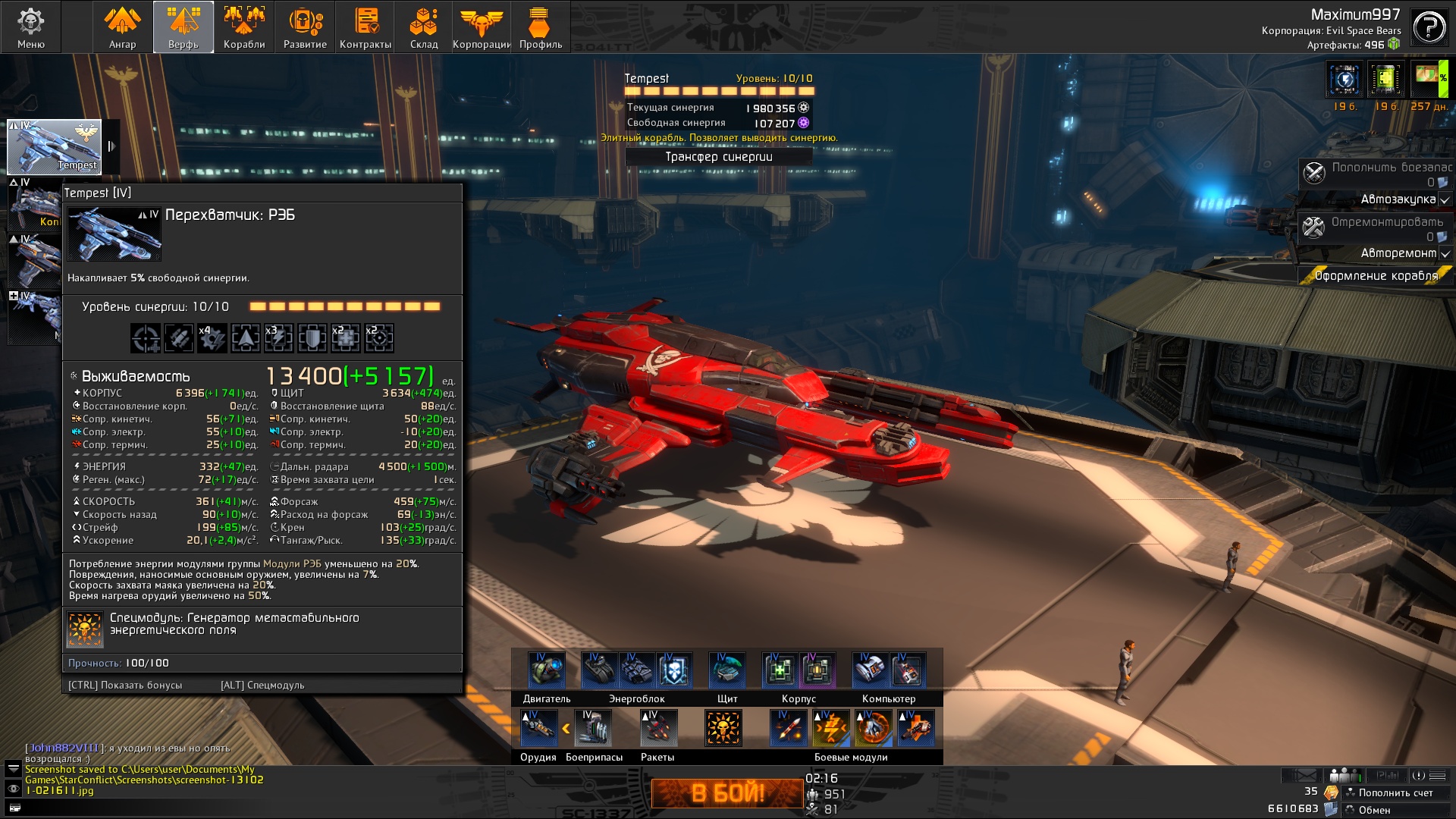Open the Верфь section

(x=184, y=27)
